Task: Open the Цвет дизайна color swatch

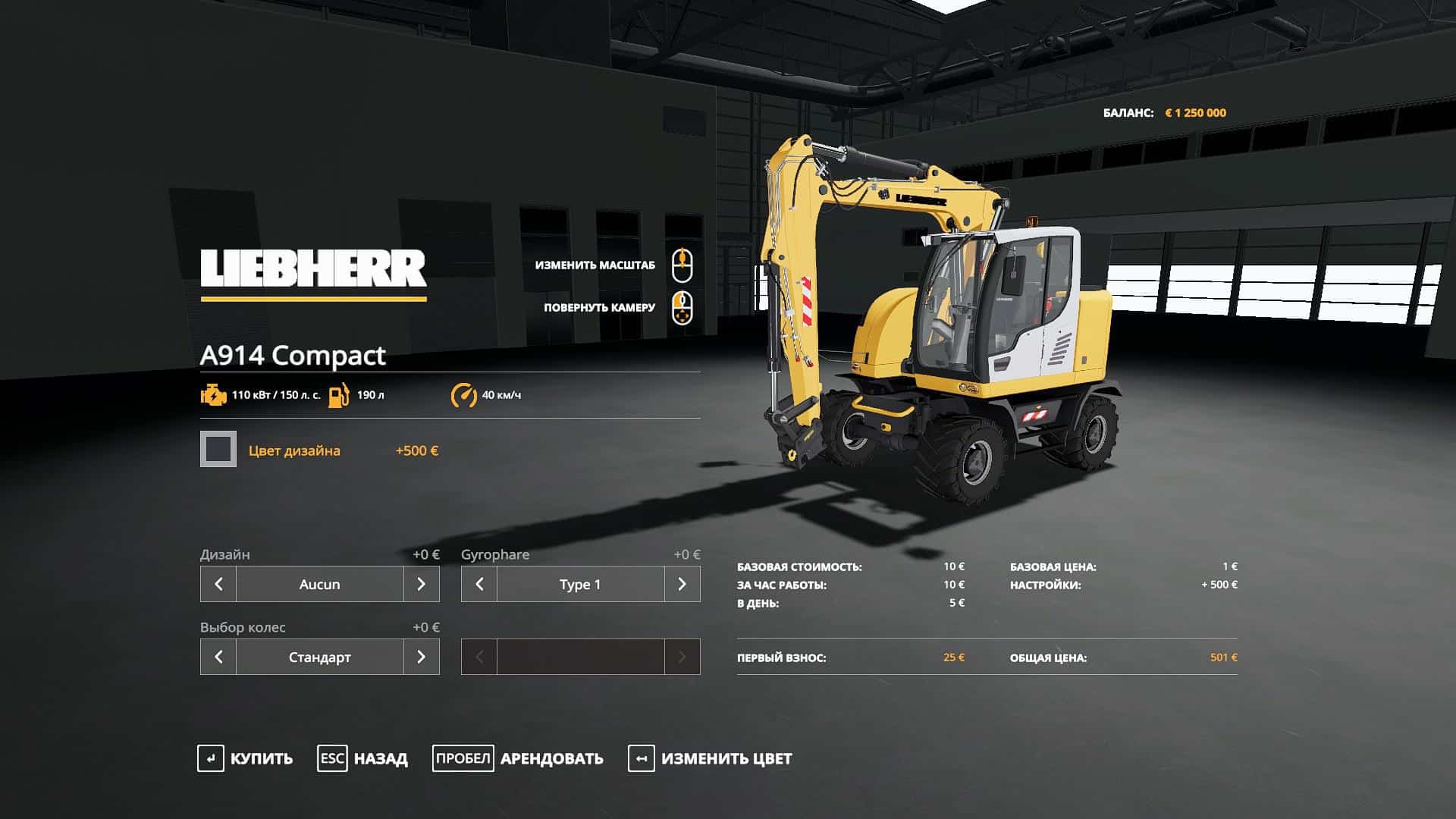Action: tap(218, 449)
